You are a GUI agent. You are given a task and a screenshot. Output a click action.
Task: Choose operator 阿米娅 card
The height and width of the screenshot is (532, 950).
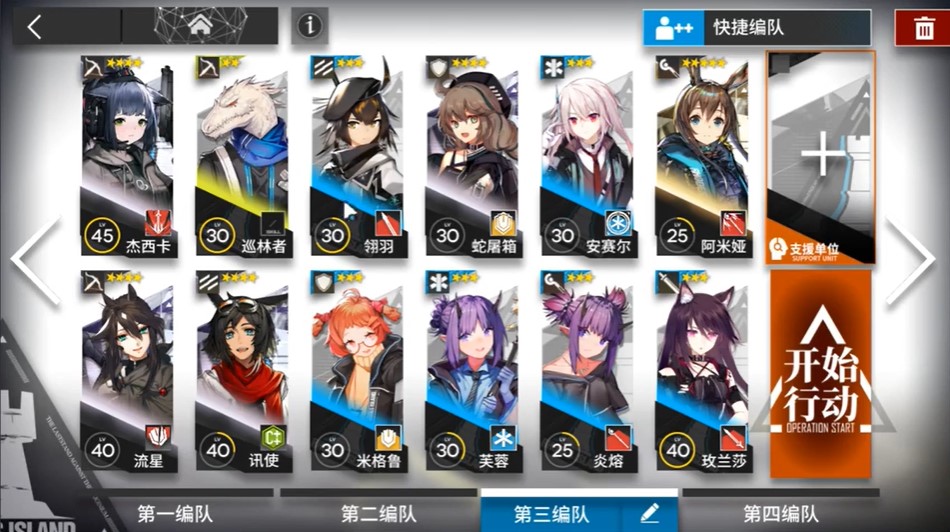click(702, 155)
